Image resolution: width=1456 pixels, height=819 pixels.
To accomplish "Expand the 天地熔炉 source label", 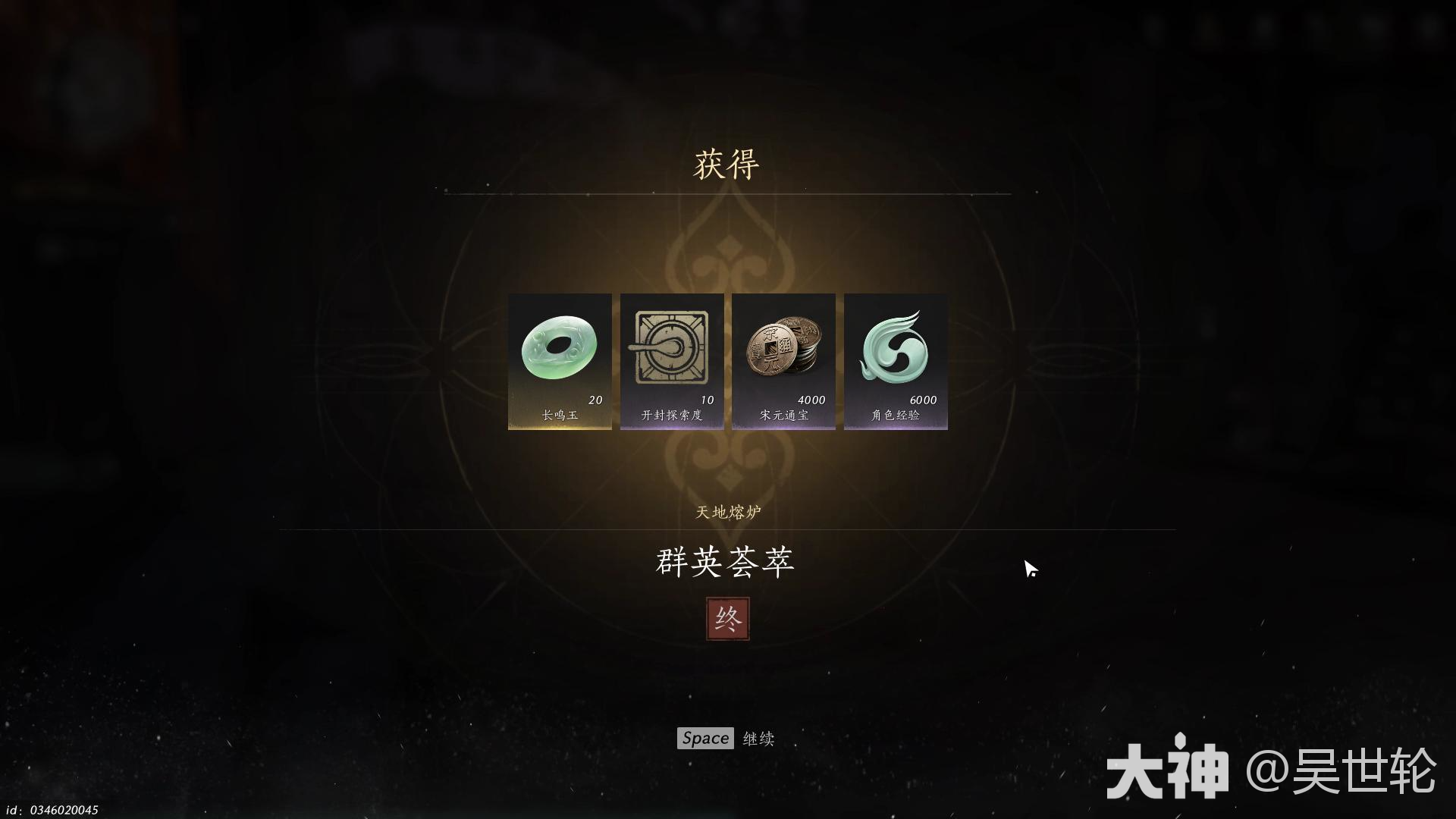I will pyautogui.click(x=727, y=512).
